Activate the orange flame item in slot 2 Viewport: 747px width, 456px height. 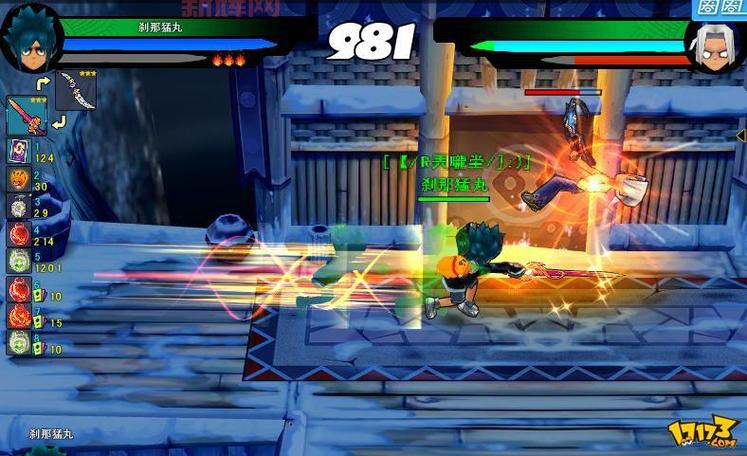[x=18, y=179]
